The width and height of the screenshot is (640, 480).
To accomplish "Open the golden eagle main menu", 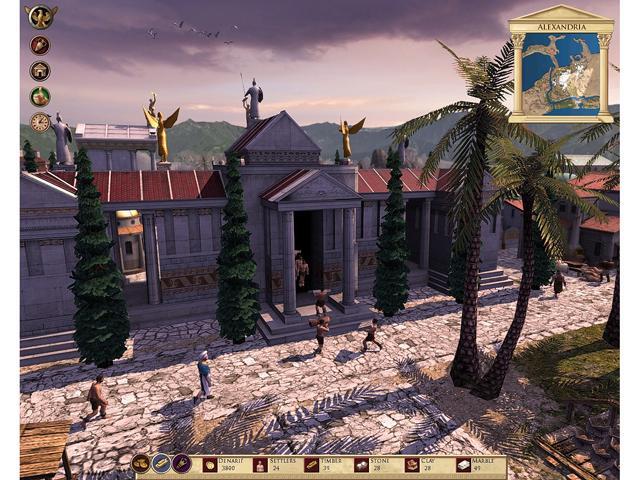I will (x=40, y=16).
